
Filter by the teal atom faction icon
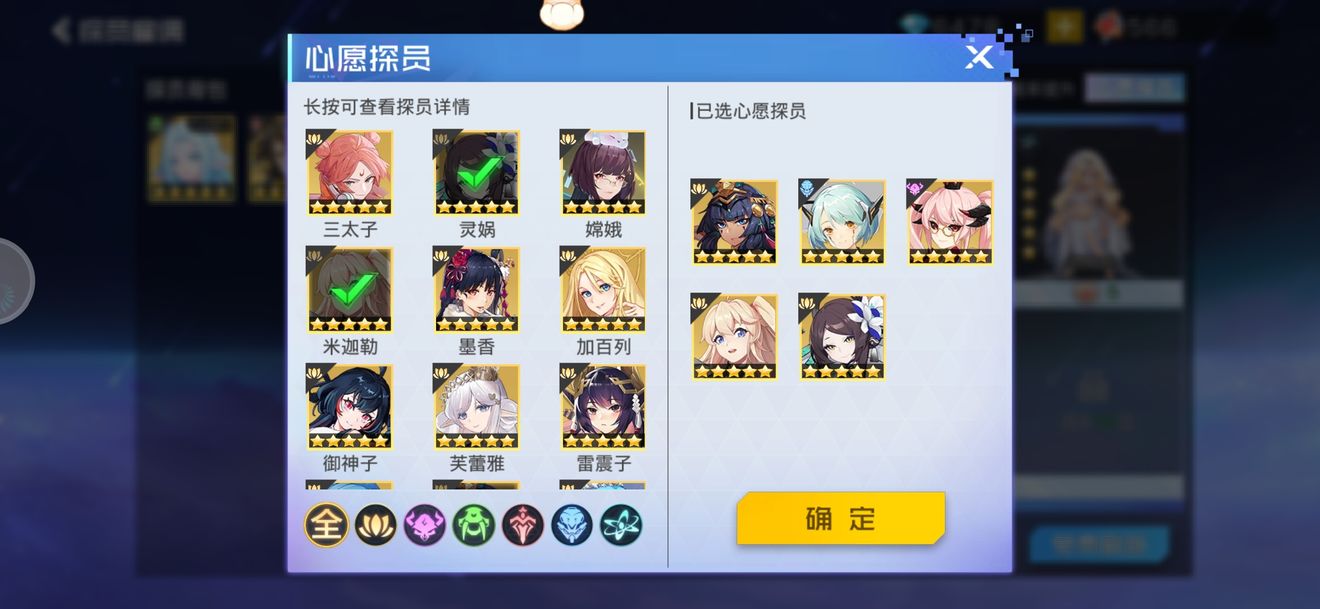pyautogui.click(x=621, y=525)
